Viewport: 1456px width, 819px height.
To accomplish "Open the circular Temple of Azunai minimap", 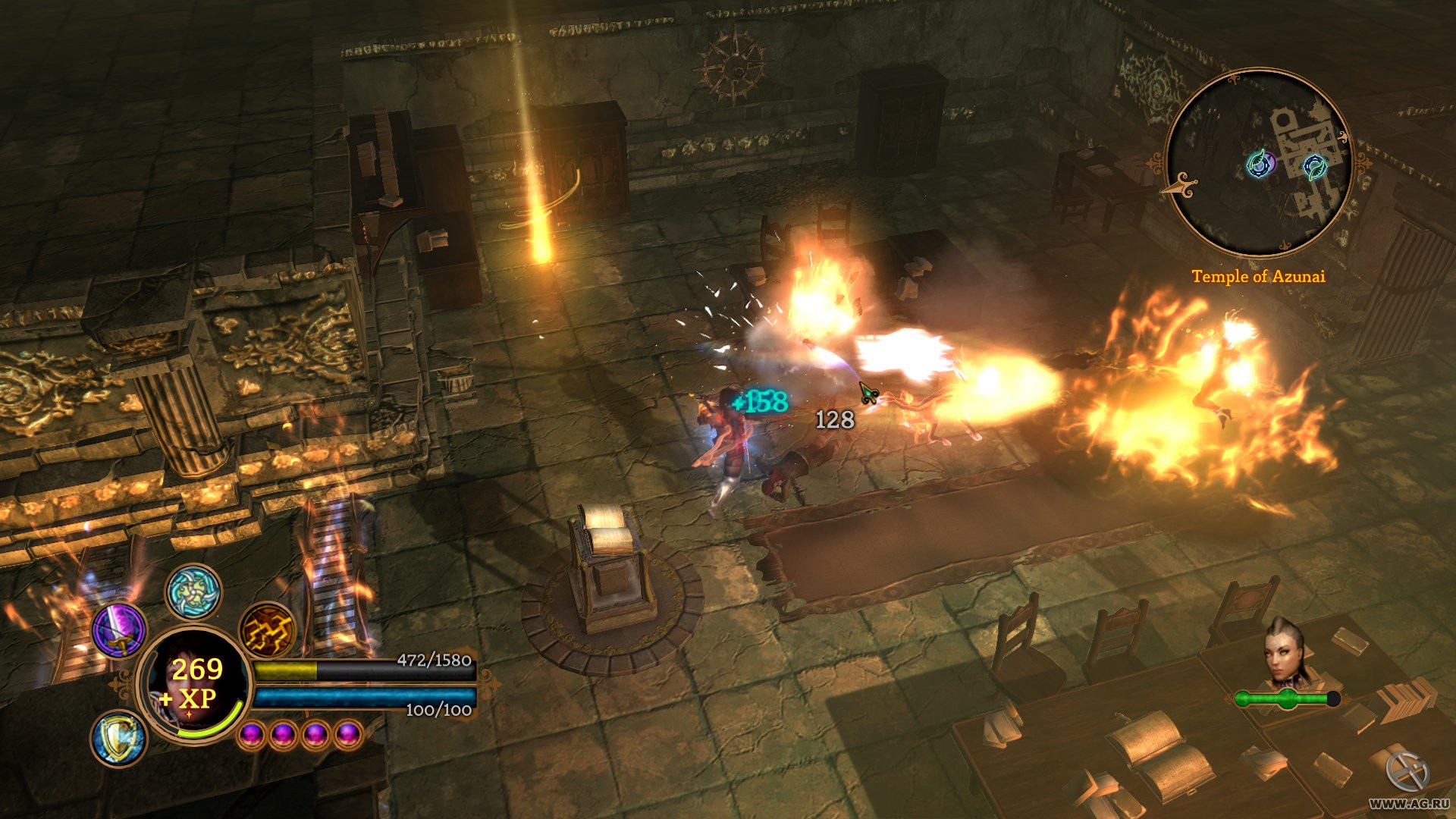I will click(1259, 163).
